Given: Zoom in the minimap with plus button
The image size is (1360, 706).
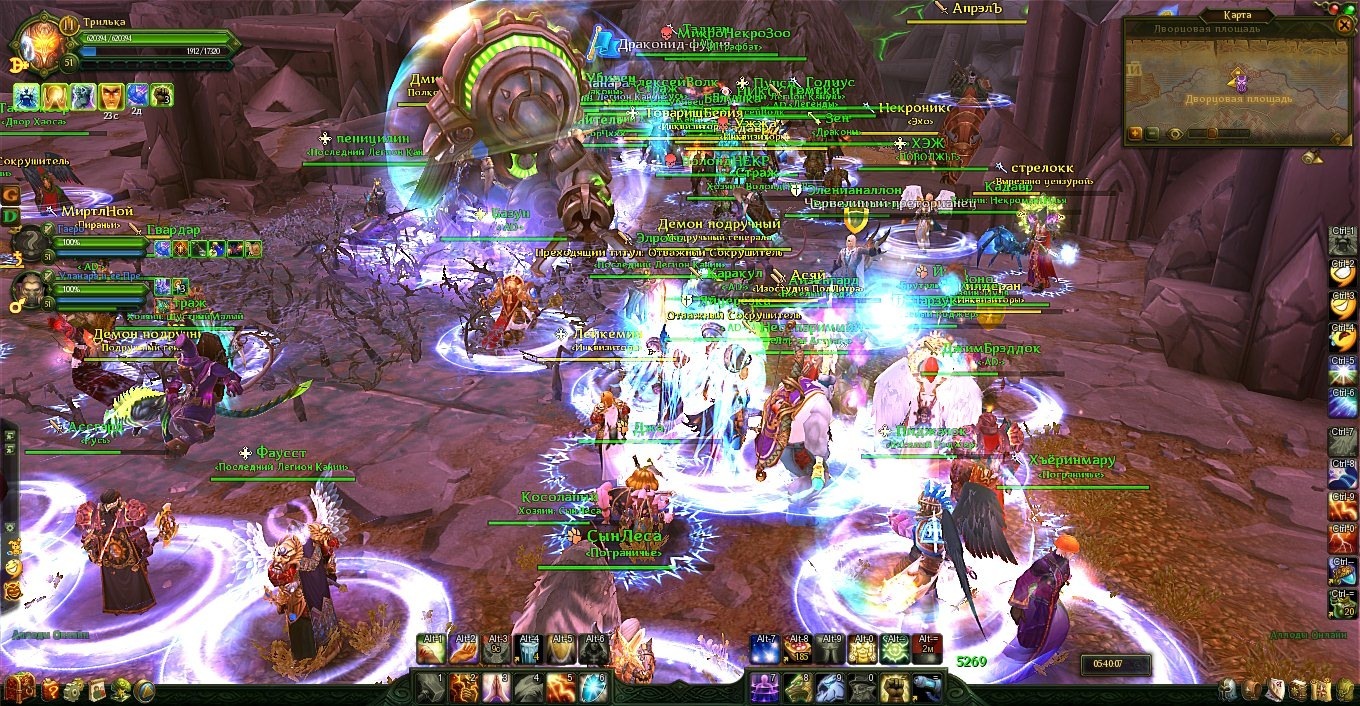Looking at the screenshot, I should tap(1136, 133).
